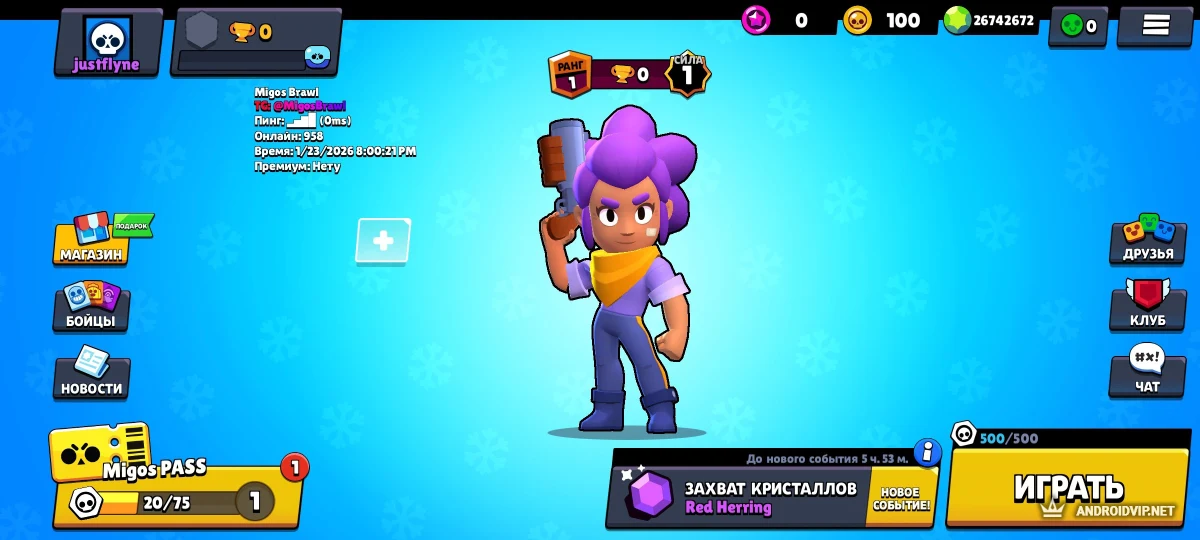Open the Клуб club menu
The image size is (1200, 540).
click(1147, 308)
